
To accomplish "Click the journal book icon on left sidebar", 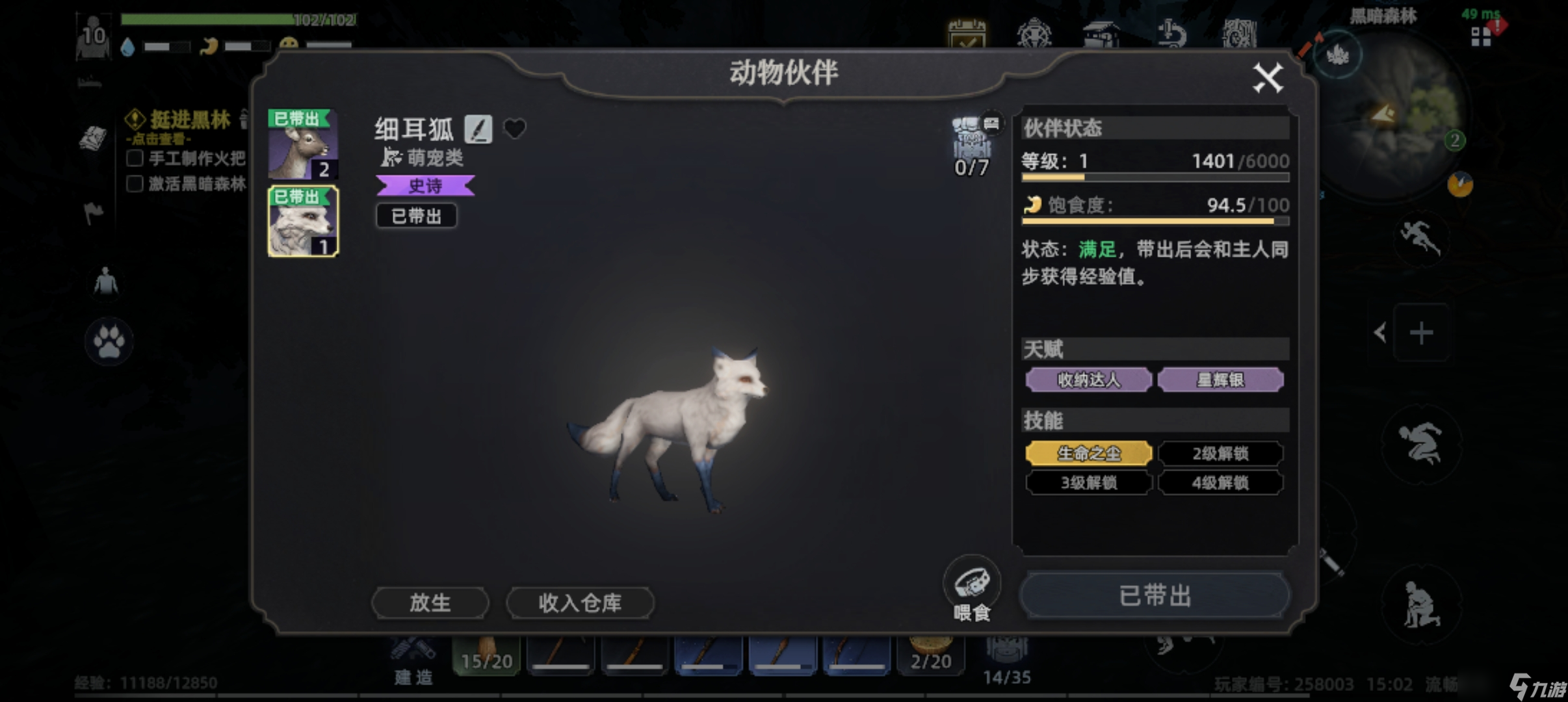I will tap(94, 140).
